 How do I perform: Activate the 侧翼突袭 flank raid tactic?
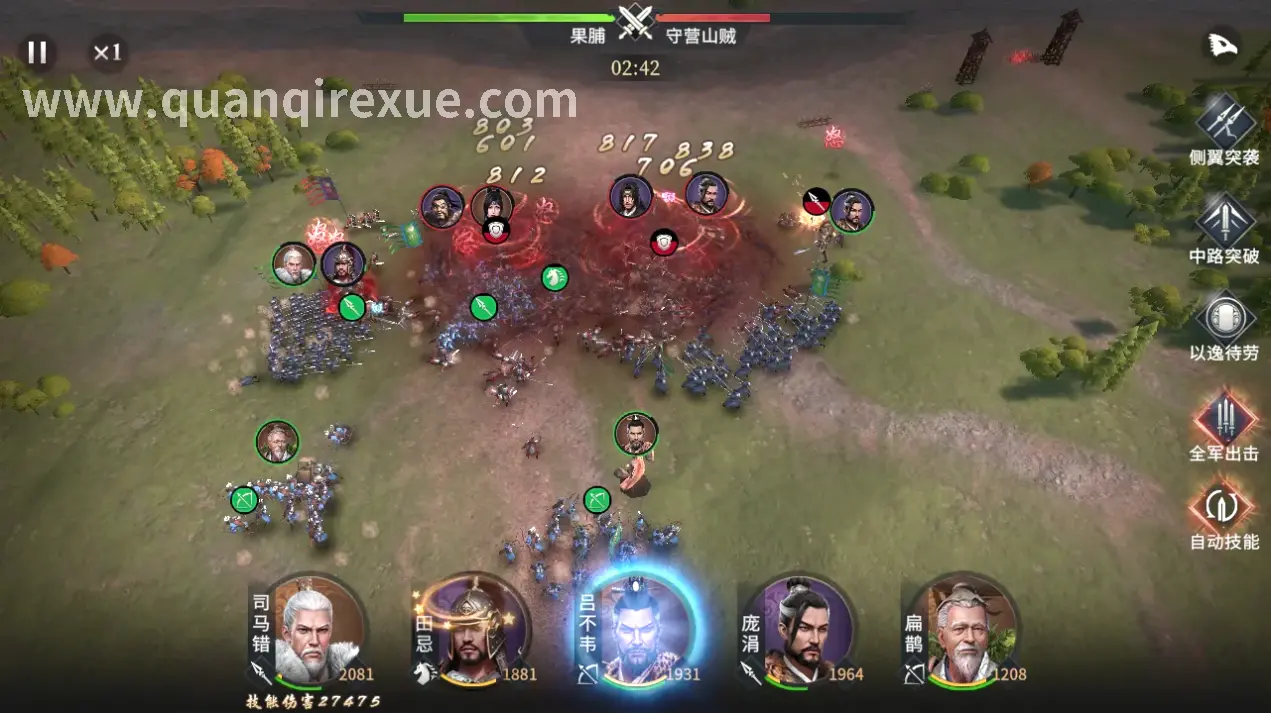(1224, 121)
